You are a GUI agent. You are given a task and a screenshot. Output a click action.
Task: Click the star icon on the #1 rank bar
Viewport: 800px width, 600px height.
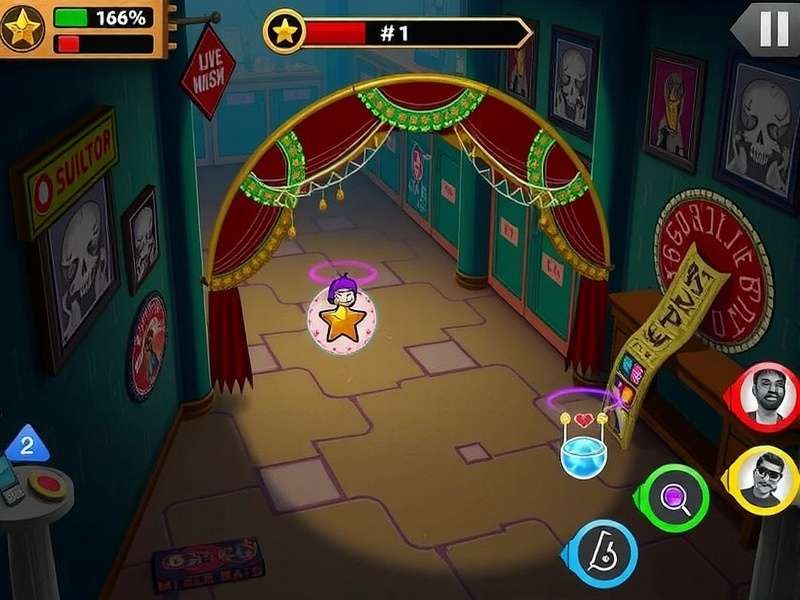tap(286, 32)
